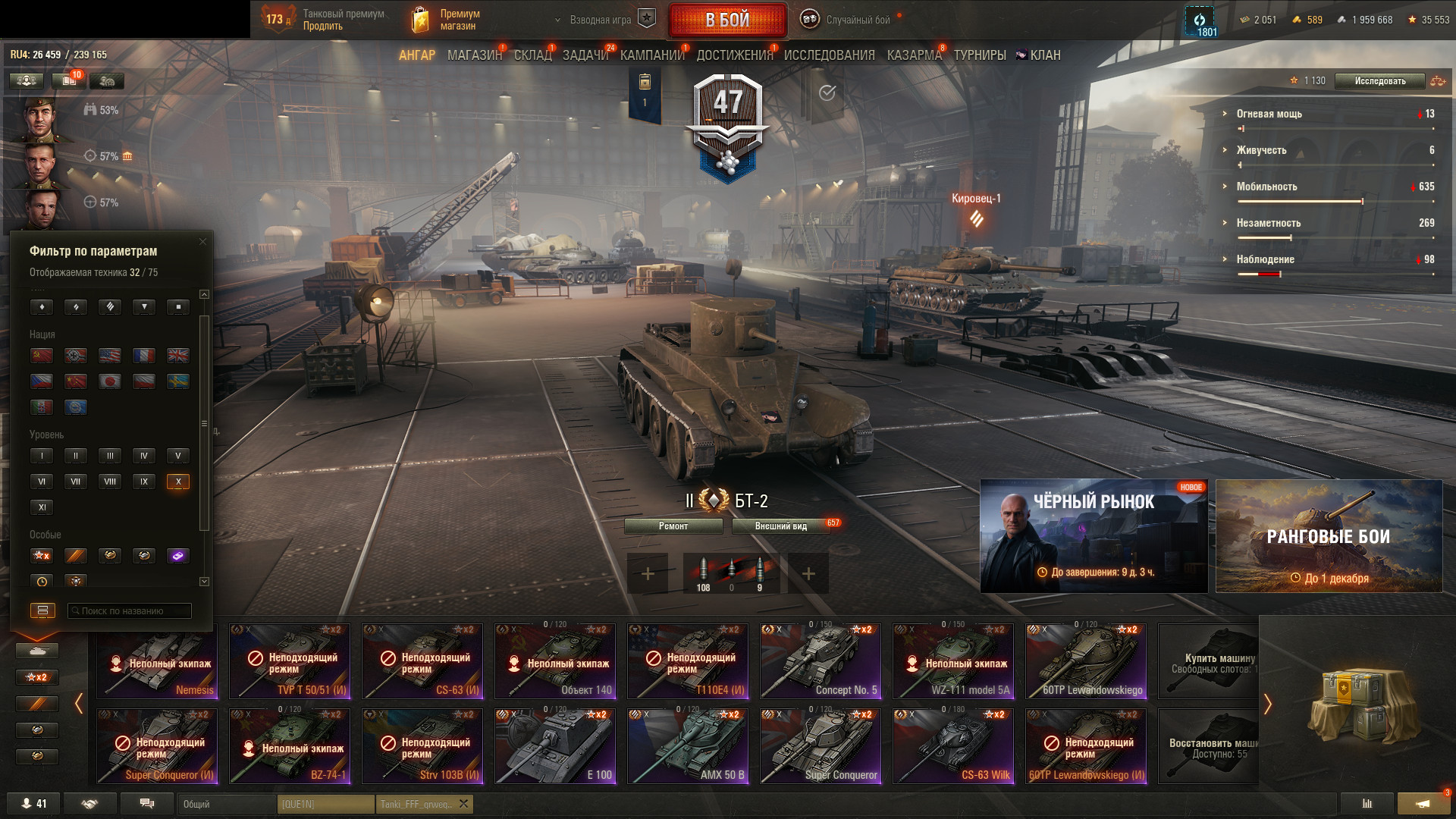Toggle the tier X level filter
The width and height of the screenshot is (1456, 819).
click(x=178, y=482)
